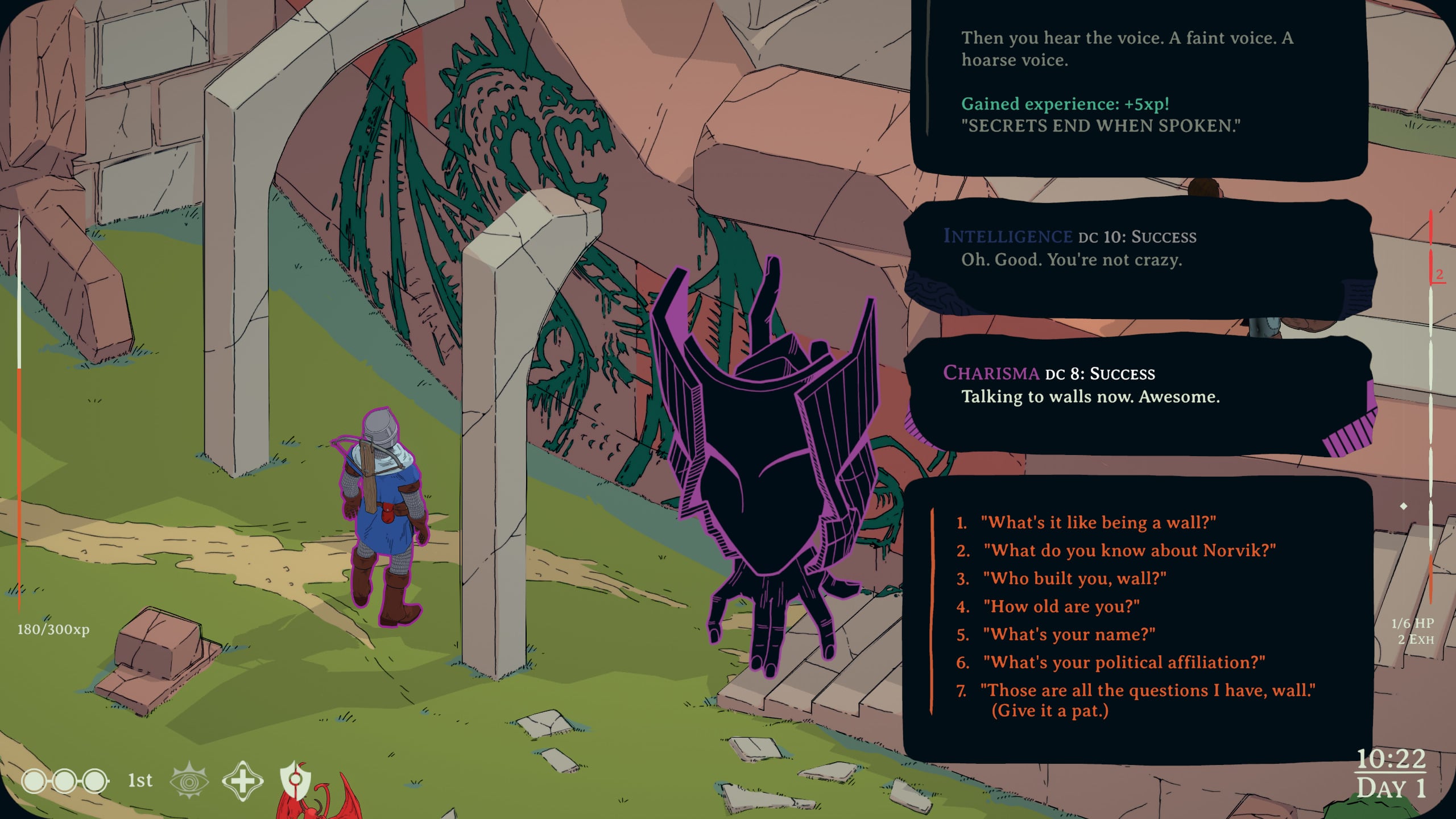Pick dialogue option "How old are you?"

(1061, 606)
